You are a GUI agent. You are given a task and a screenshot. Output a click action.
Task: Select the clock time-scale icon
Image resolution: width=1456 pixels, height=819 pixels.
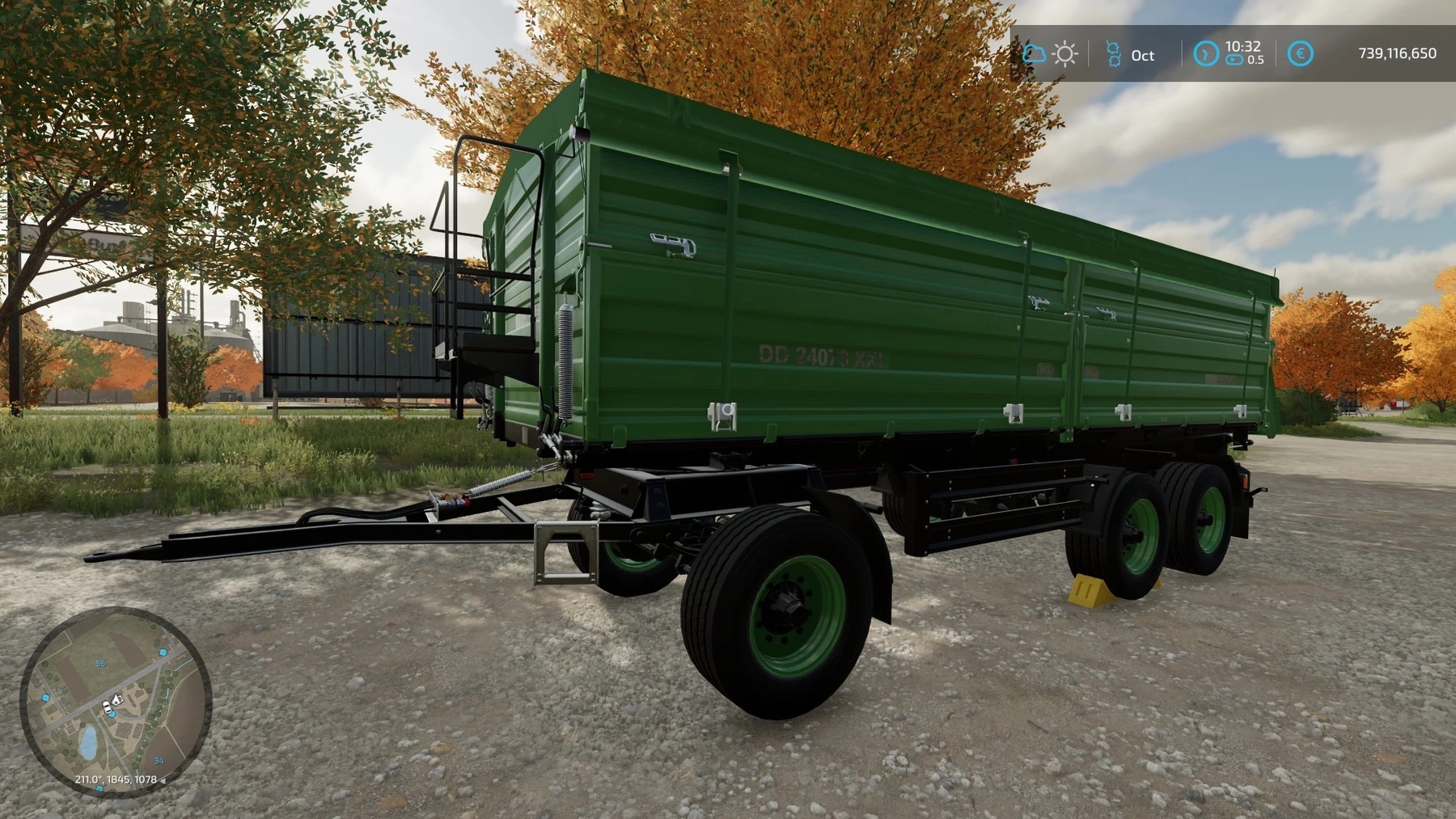pos(1205,54)
